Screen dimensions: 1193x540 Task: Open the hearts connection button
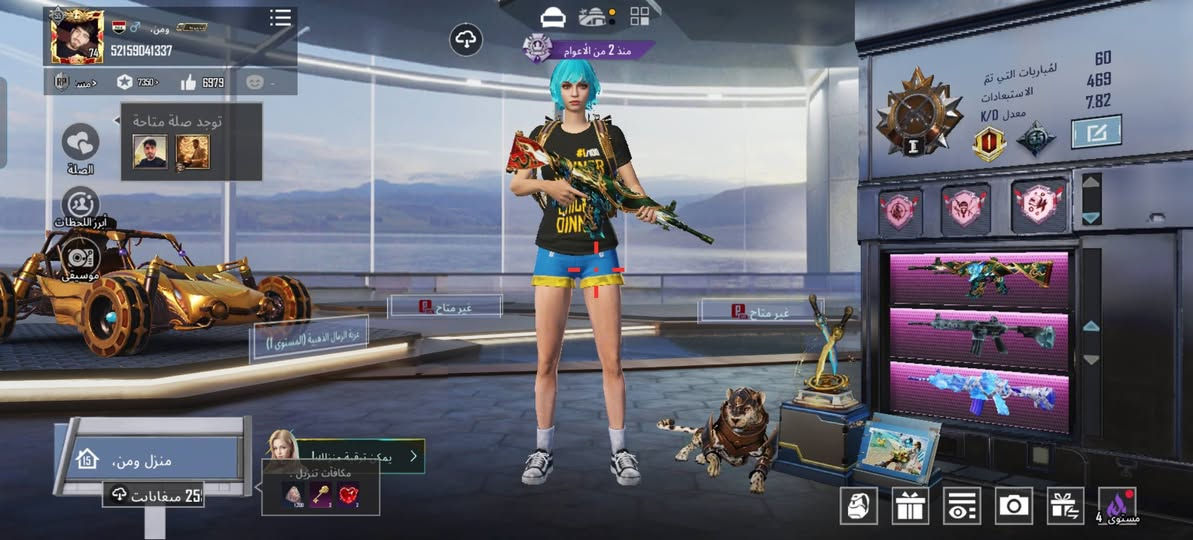[80, 143]
